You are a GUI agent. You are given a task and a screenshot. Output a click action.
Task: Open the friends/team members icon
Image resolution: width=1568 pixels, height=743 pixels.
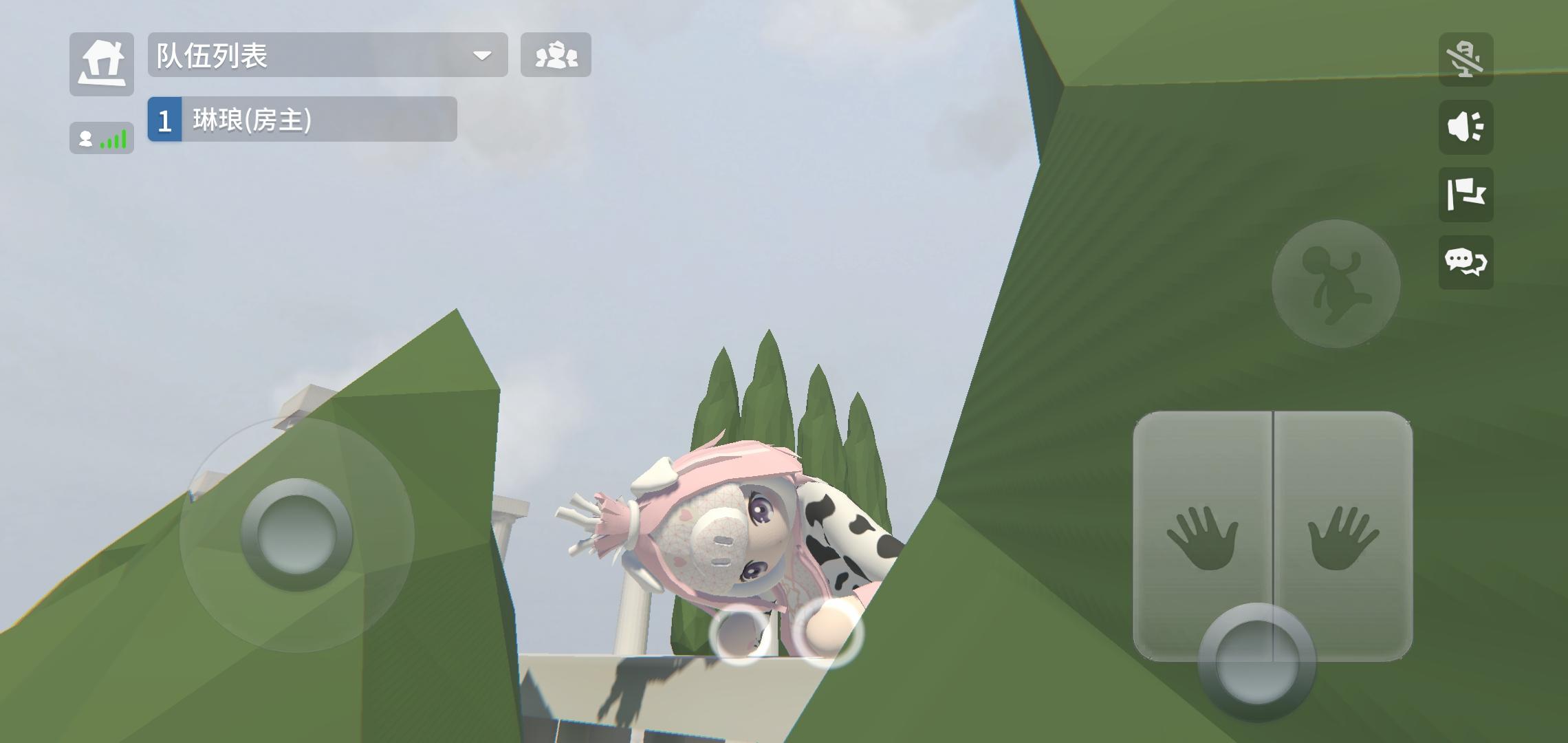point(556,56)
